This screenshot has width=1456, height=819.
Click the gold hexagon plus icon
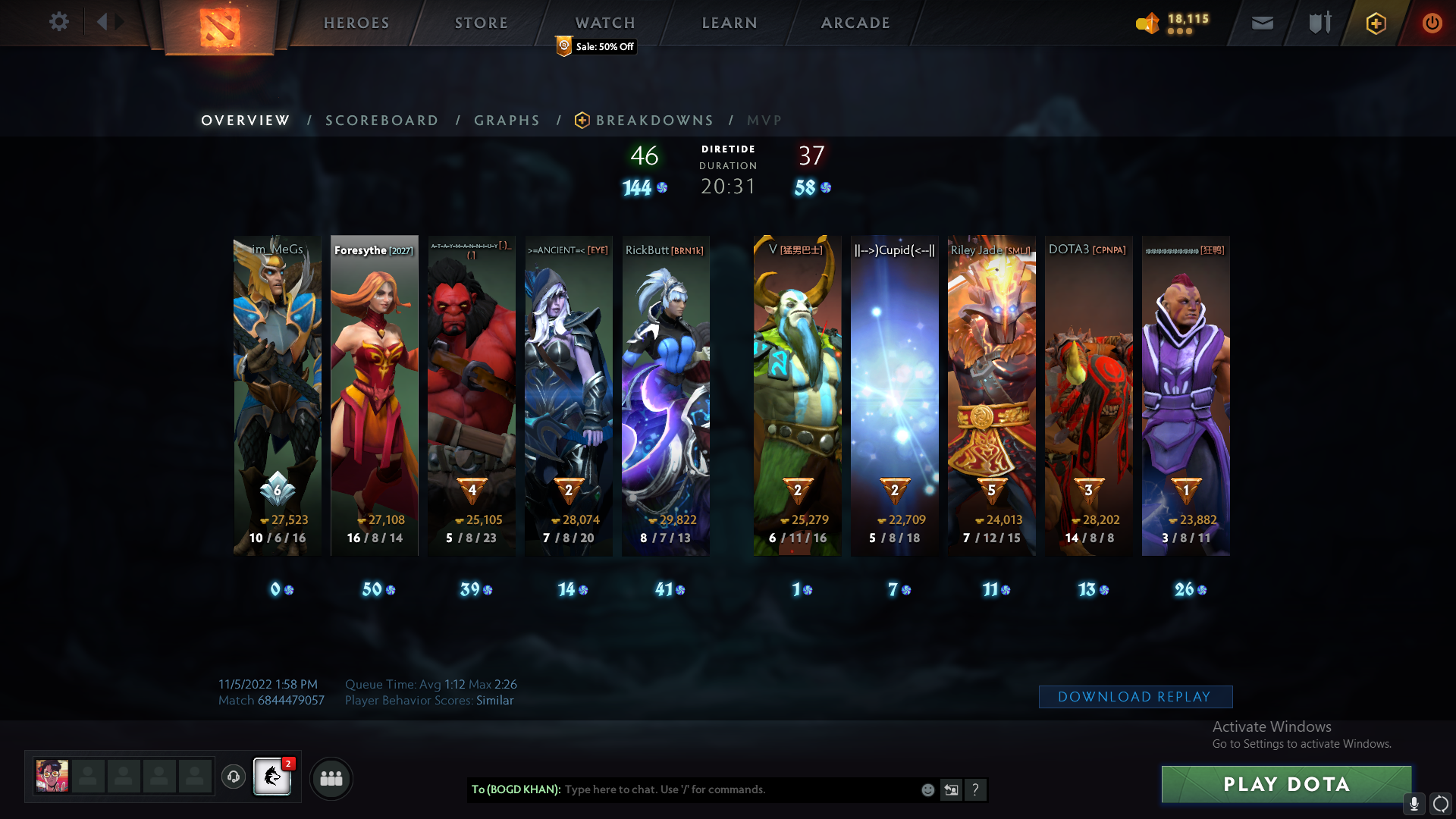click(1376, 23)
